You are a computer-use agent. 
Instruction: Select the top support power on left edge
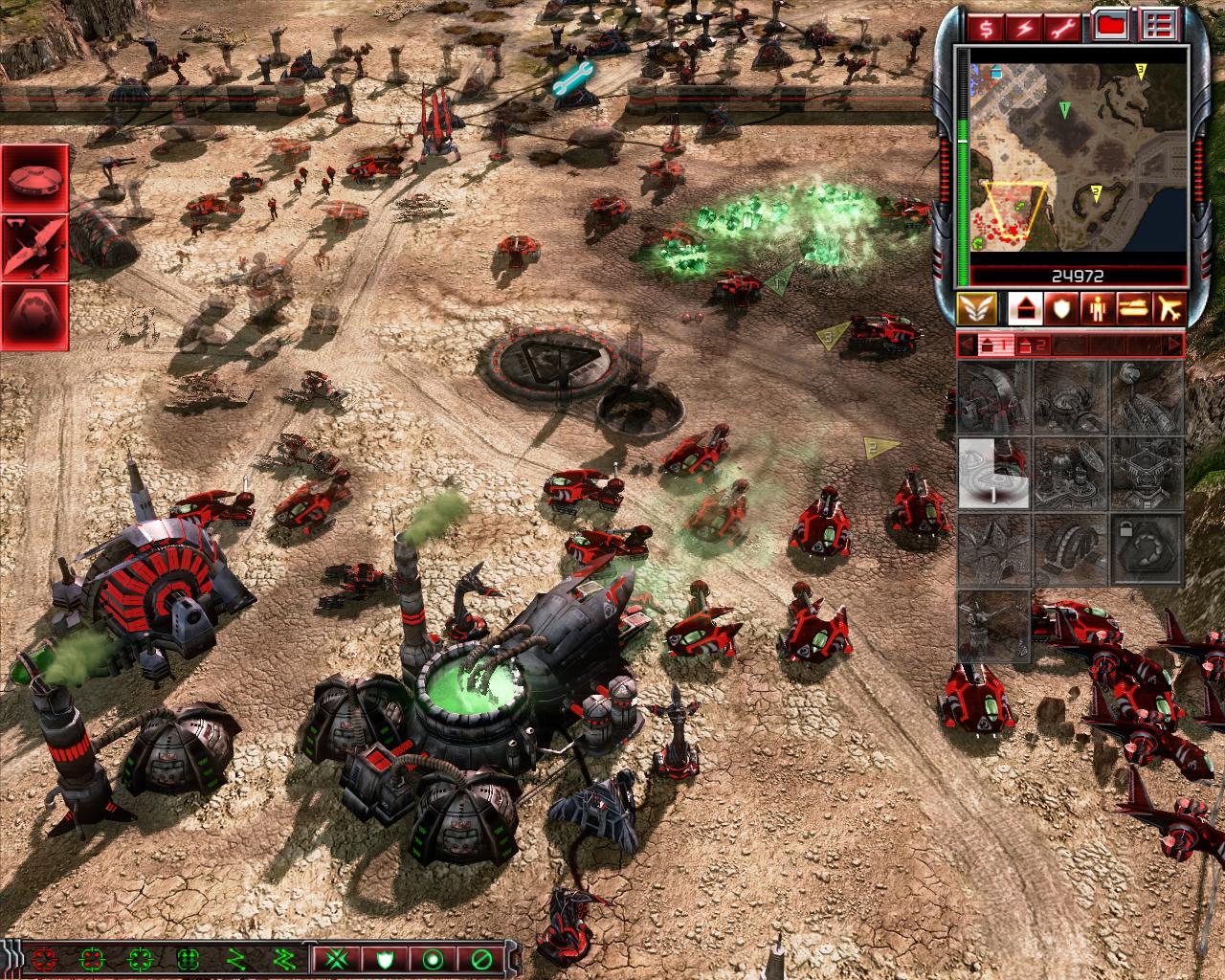click(34, 177)
